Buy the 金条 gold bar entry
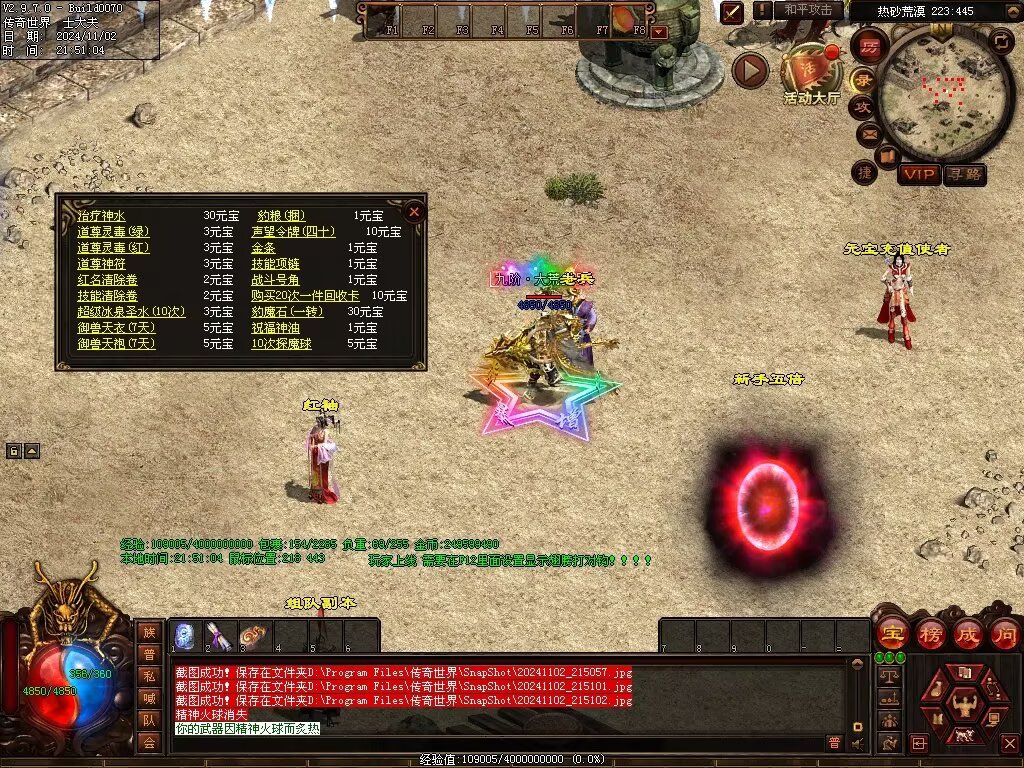The width and height of the screenshot is (1024, 768). (263, 248)
